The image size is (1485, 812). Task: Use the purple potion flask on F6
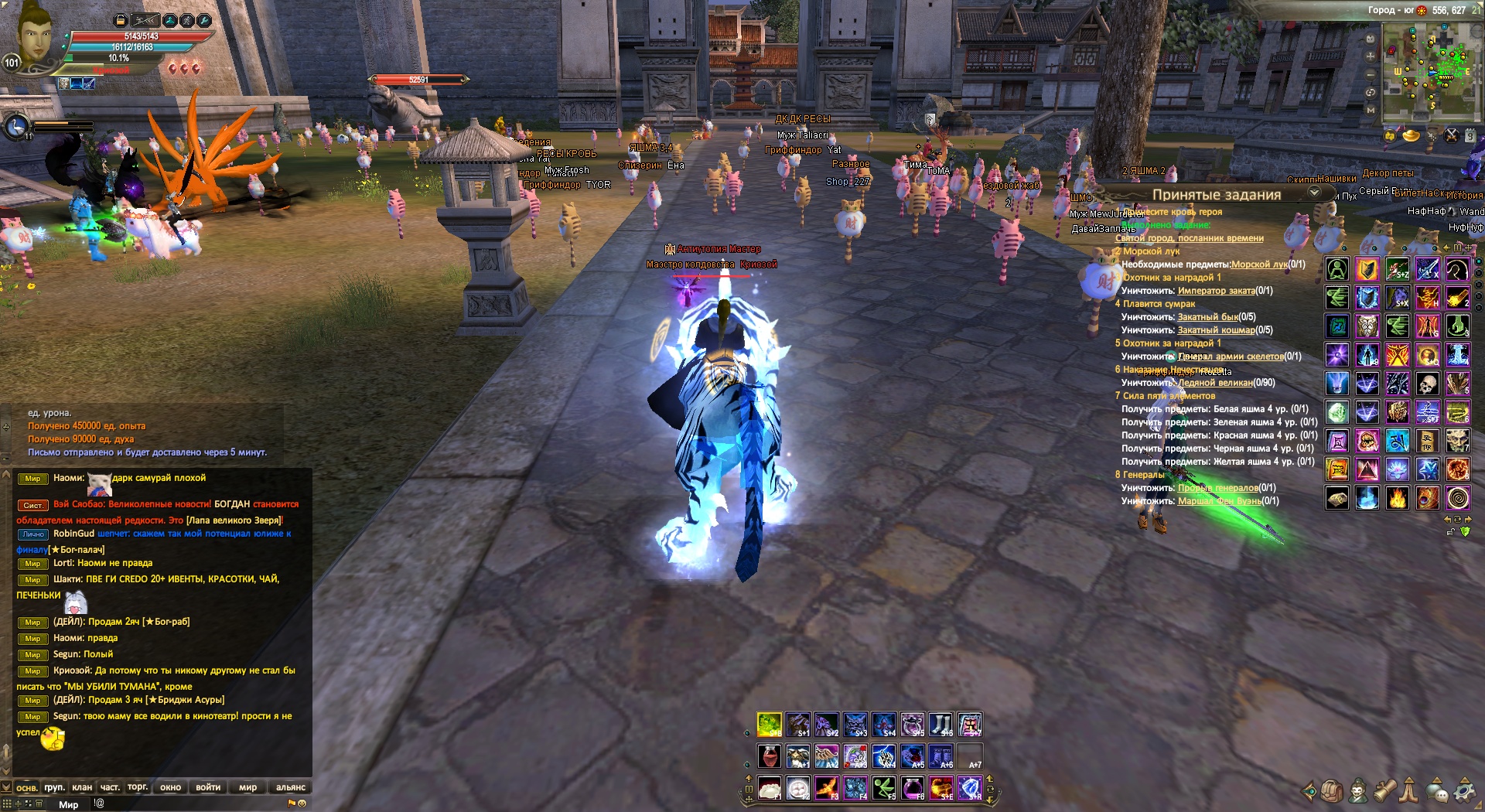pyautogui.click(x=913, y=788)
